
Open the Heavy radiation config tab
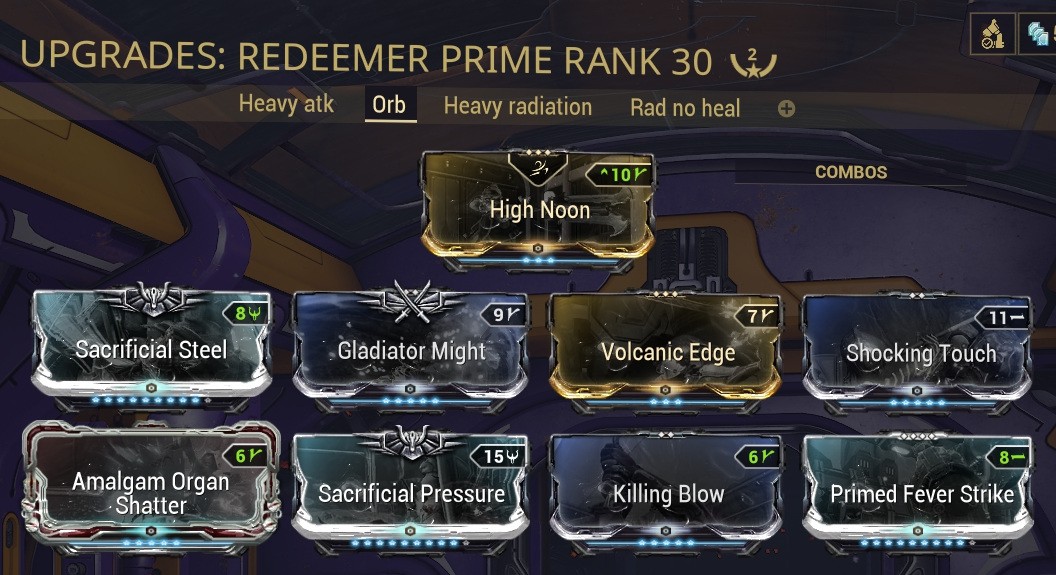(517, 106)
